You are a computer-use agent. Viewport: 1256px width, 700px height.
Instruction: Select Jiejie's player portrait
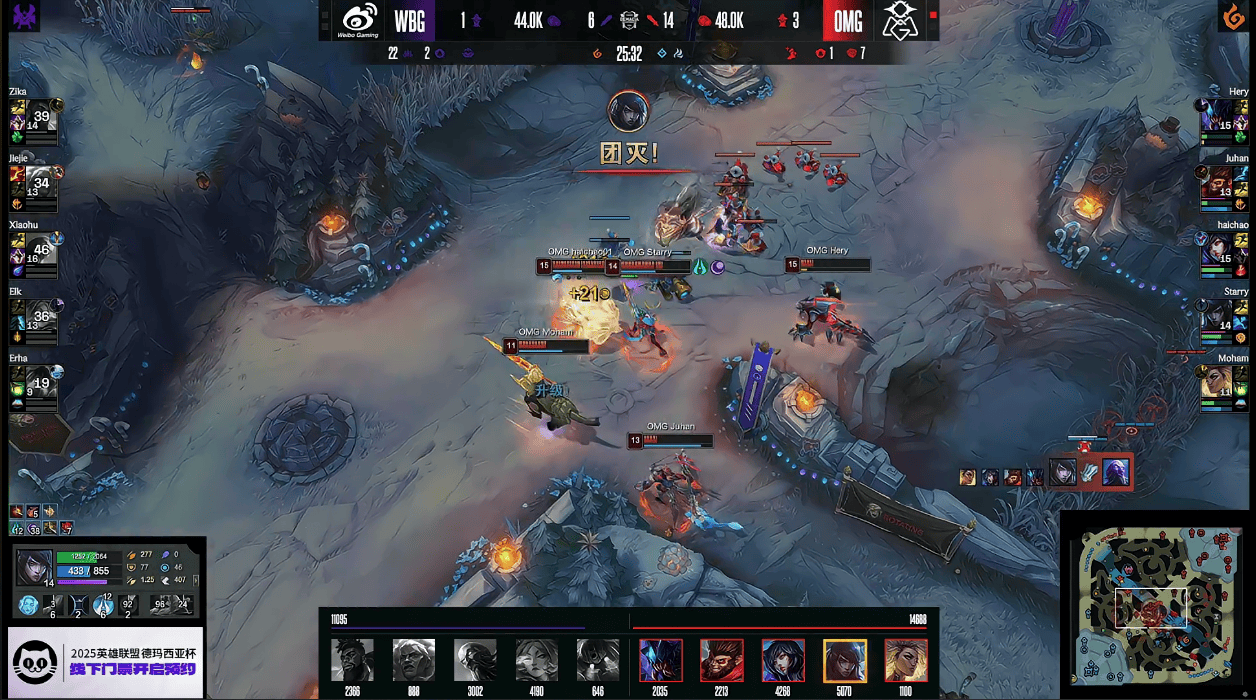[40, 184]
